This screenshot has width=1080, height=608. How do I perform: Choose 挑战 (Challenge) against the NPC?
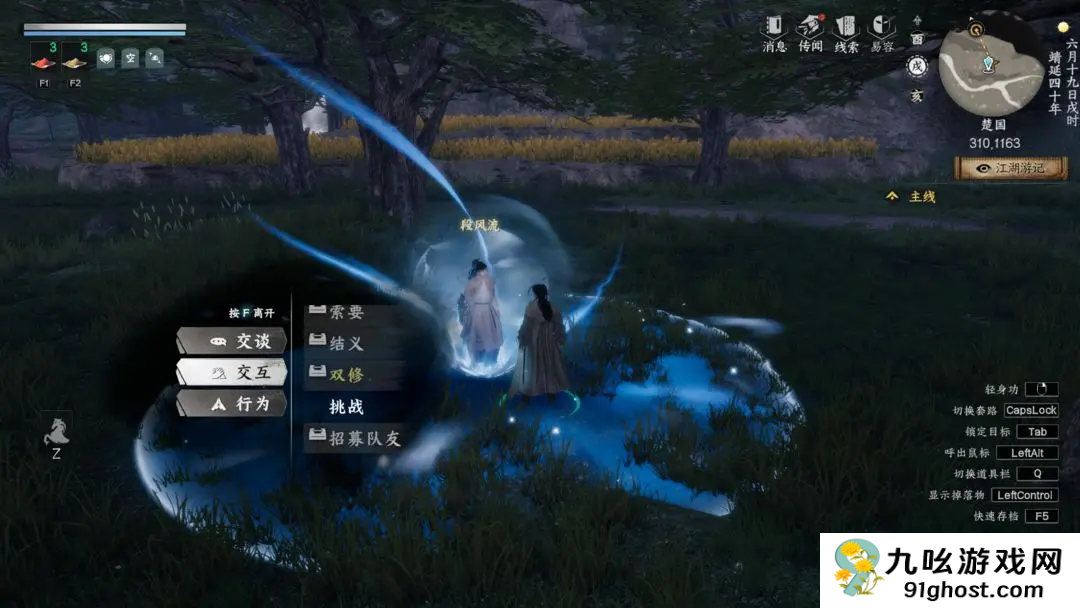click(x=346, y=406)
